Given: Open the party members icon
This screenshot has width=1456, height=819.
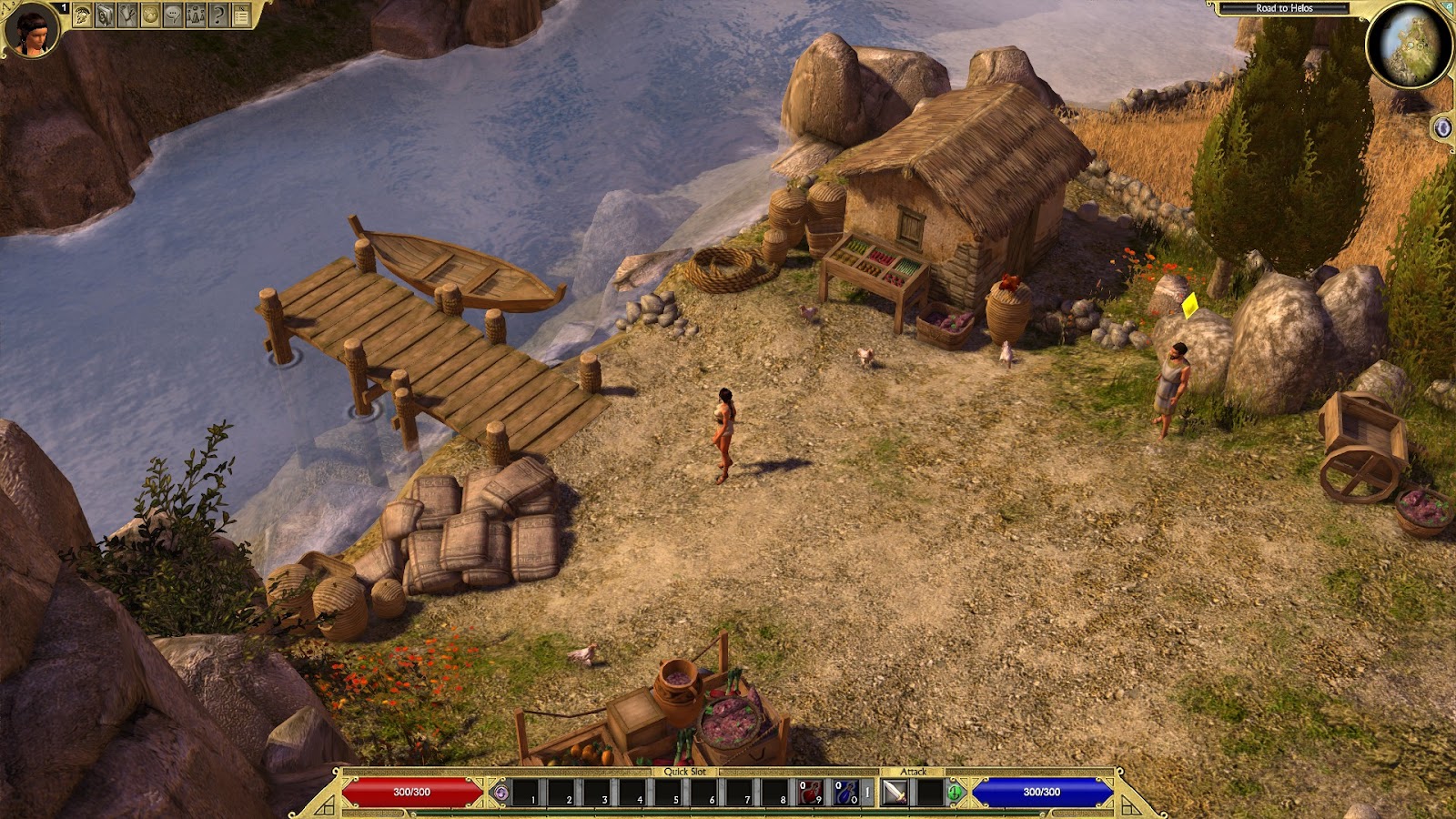Looking at the screenshot, I should [196, 15].
